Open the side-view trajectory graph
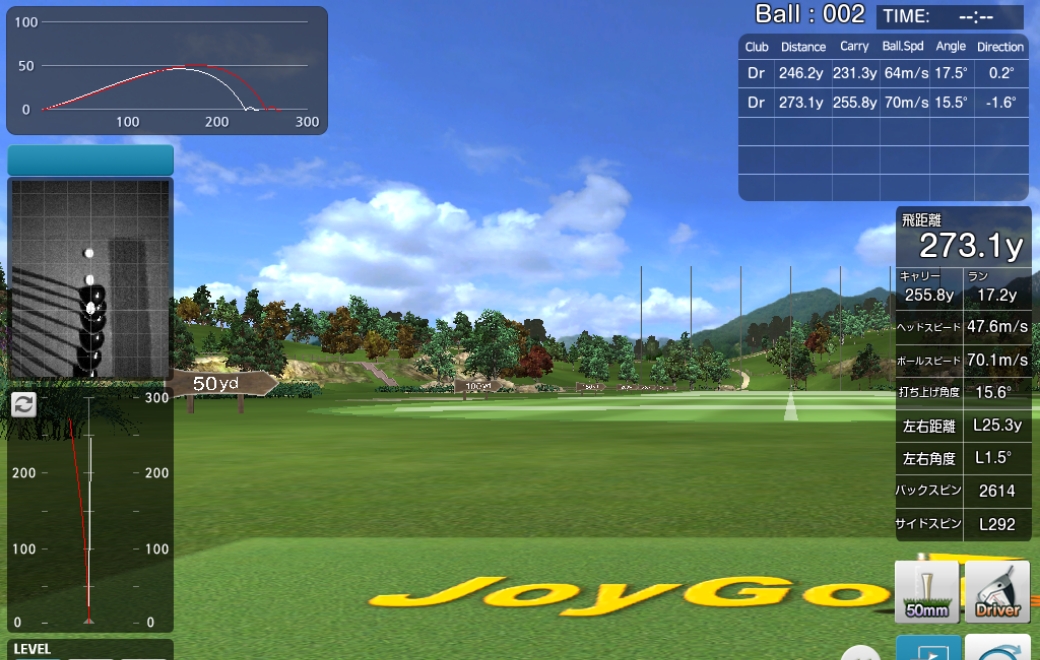The height and width of the screenshot is (660, 1040). (167, 70)
